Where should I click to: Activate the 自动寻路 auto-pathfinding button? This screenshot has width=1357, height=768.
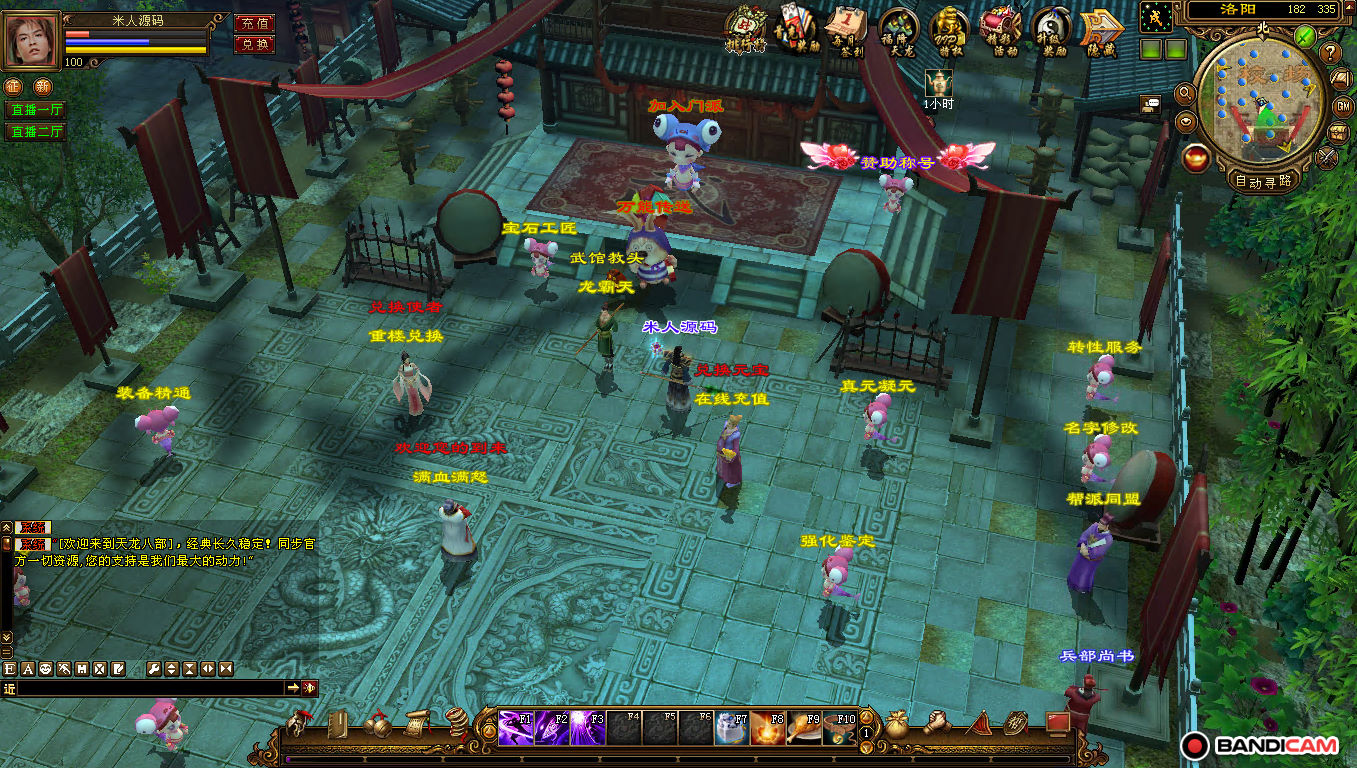(x=1263, y=181)
